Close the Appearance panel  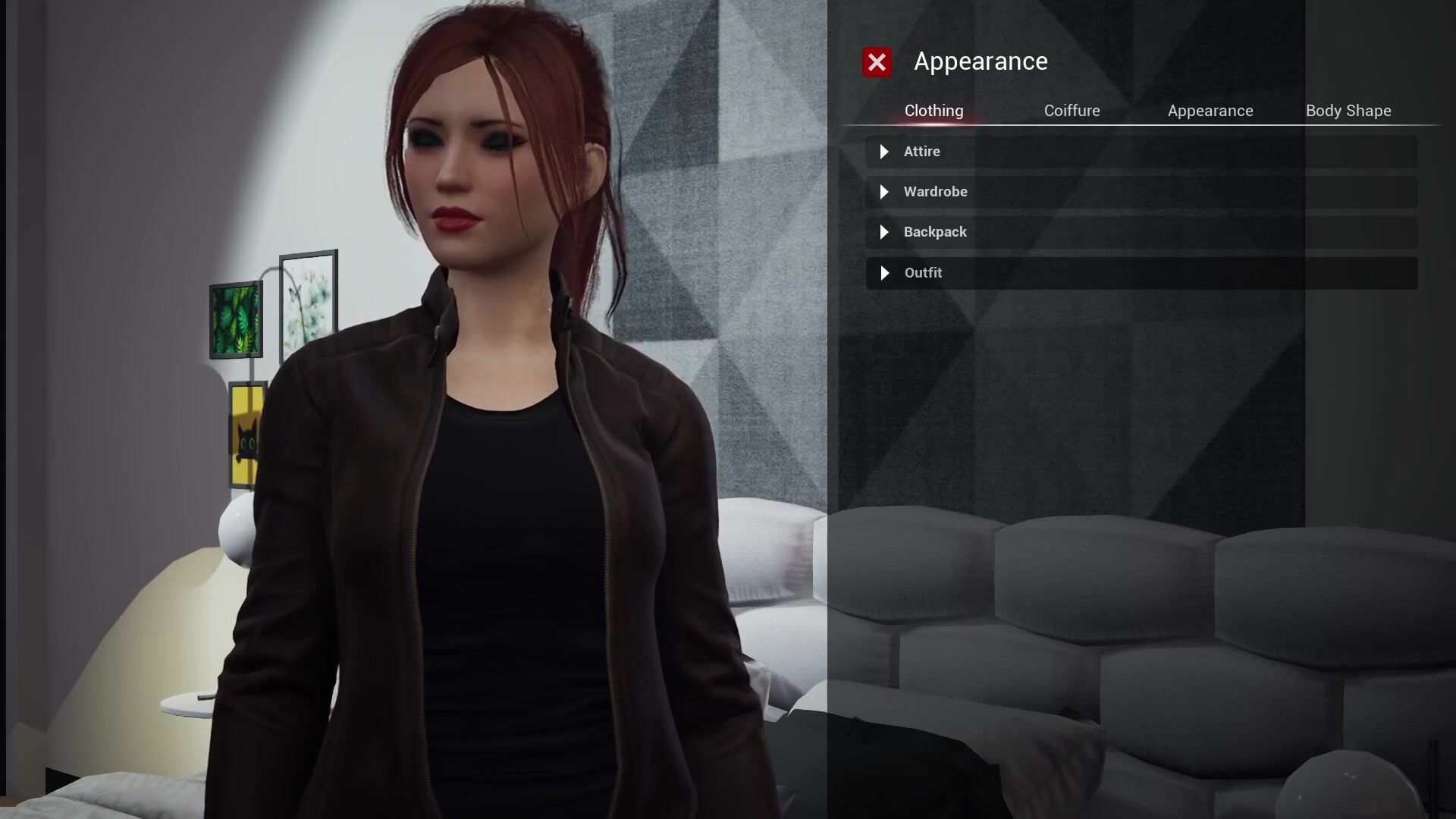pos(877,62)
